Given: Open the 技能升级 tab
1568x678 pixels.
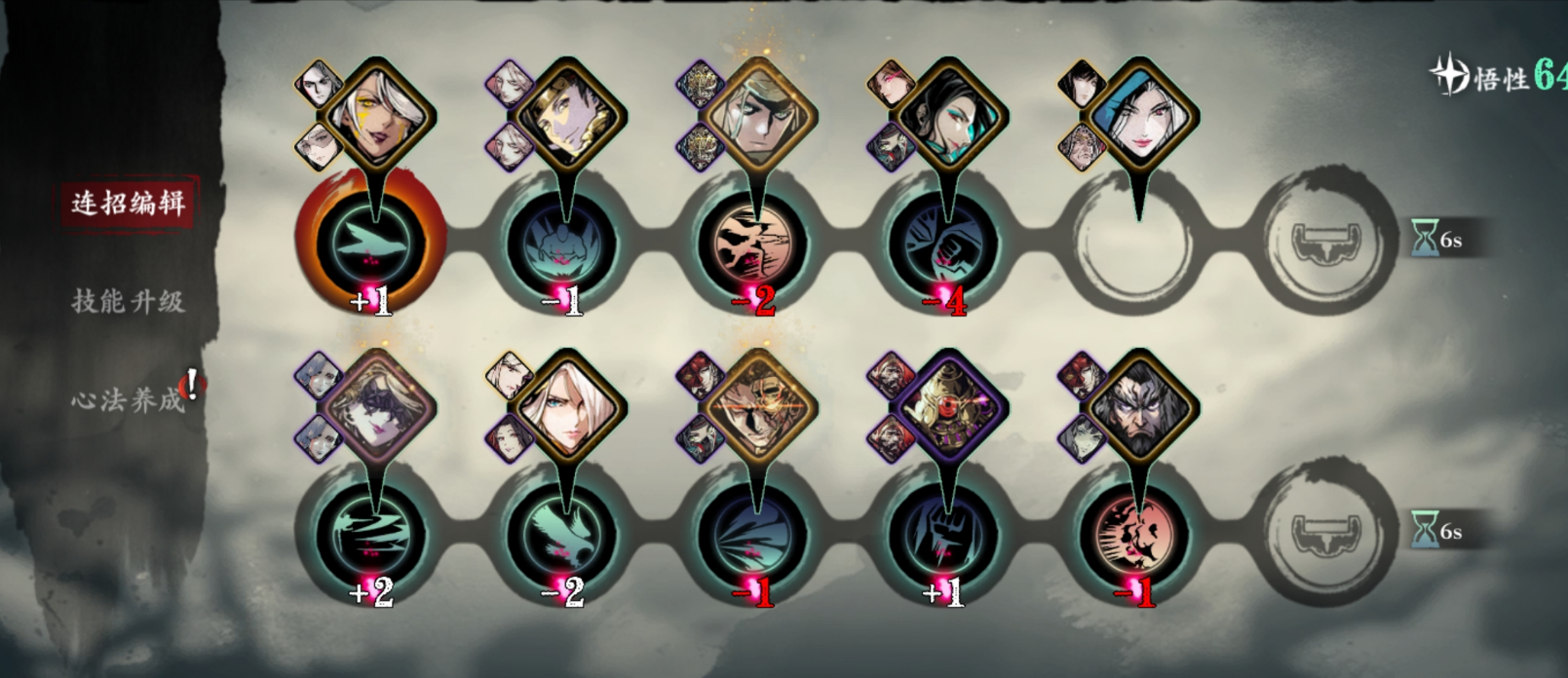Looking at the screenshot, I should pos(128,301).
